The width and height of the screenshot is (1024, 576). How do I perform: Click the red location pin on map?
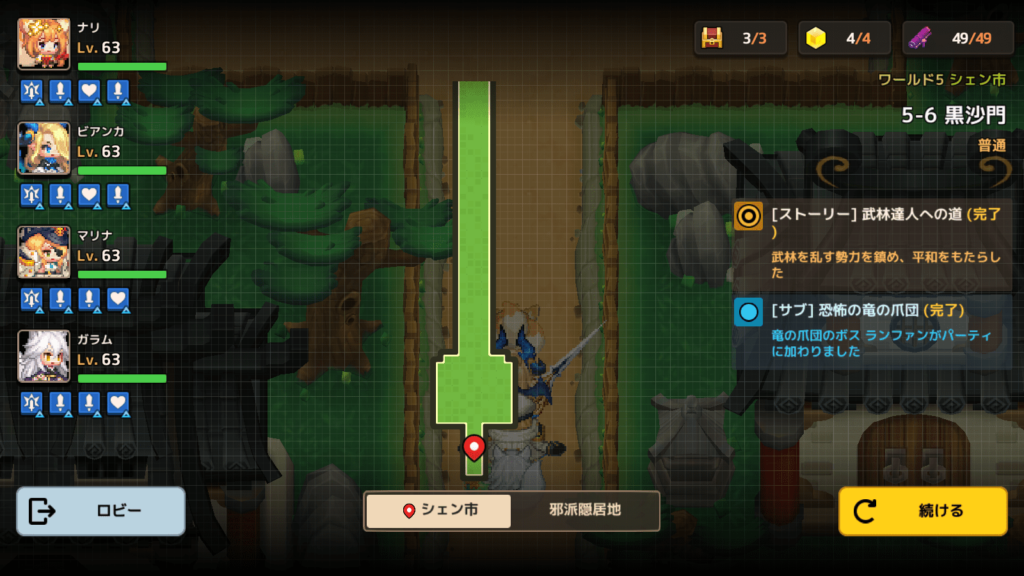[x=474, y=446]
